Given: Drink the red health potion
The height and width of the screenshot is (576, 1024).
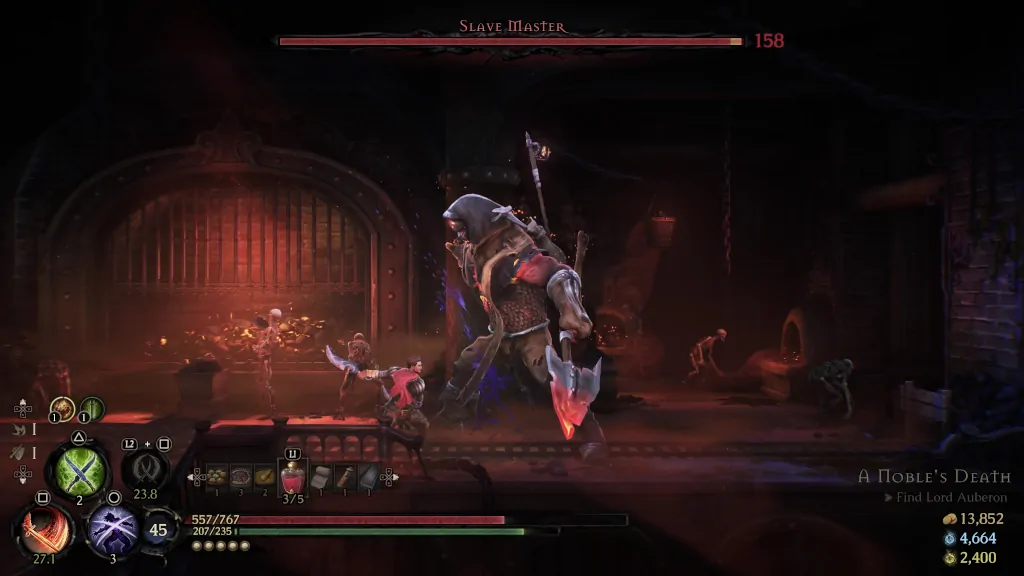Looking at the screenshot, I should click(x=292, y=479).
